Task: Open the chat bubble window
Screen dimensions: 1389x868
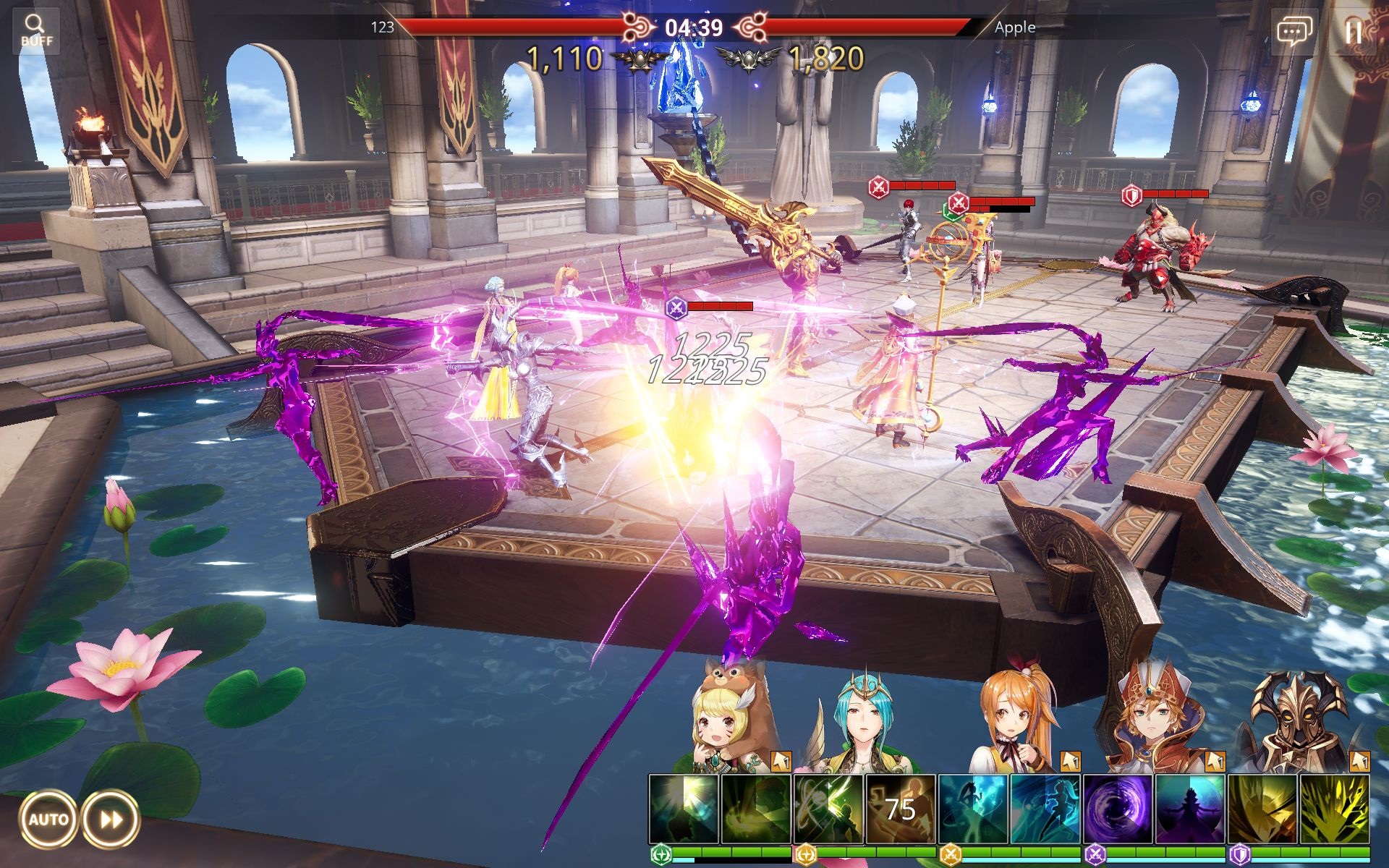Action: click(1294, 32)
